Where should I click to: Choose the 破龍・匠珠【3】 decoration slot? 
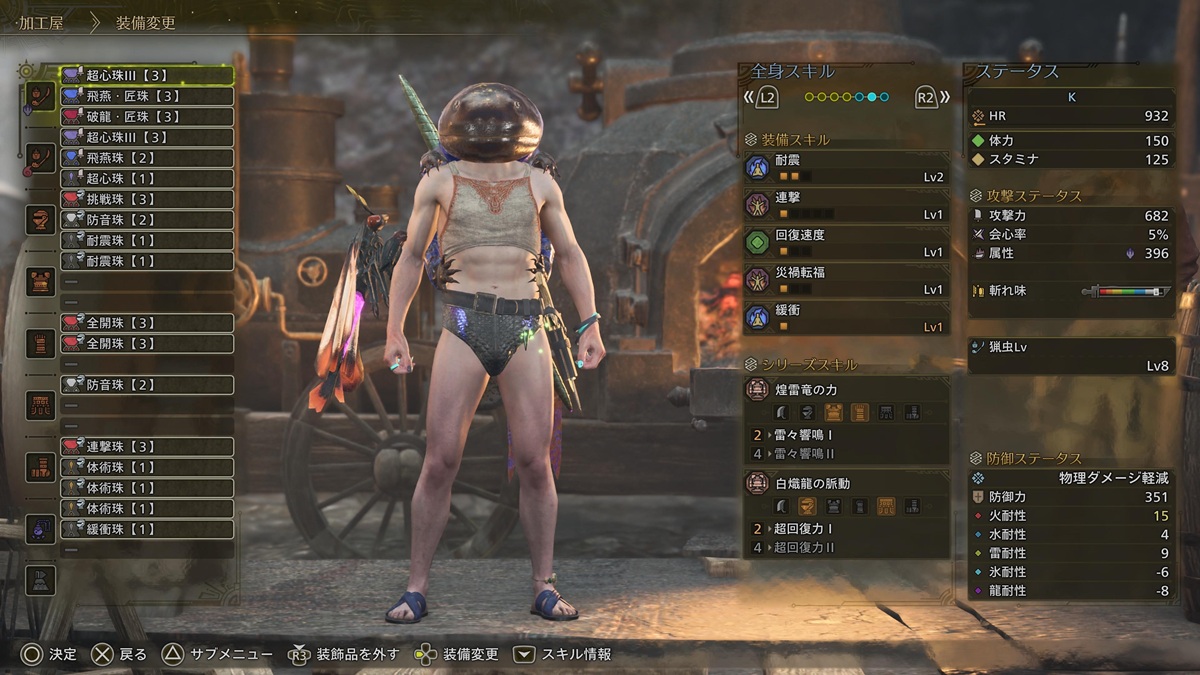(x=147, y=117)
